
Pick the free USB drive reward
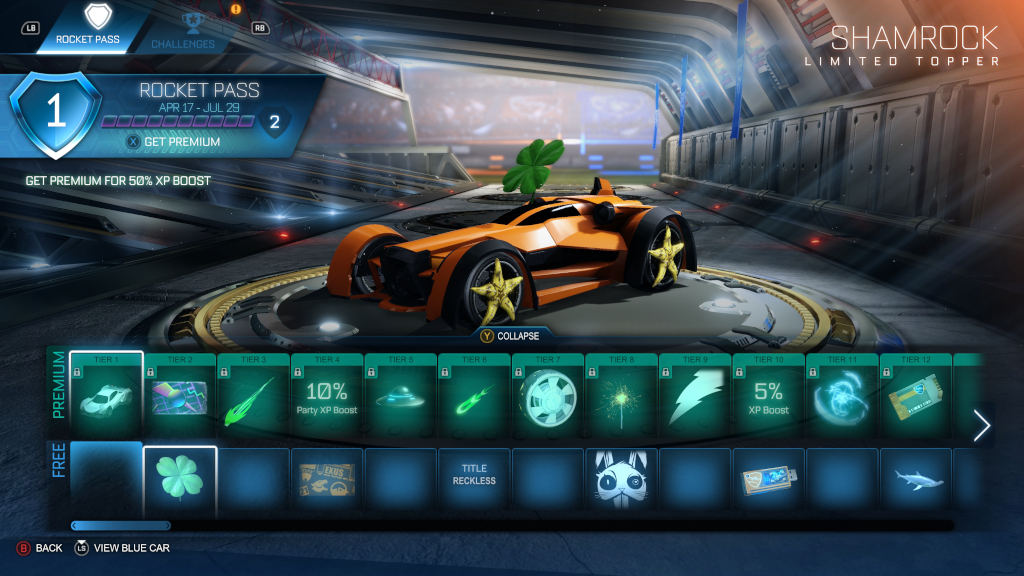769,480
